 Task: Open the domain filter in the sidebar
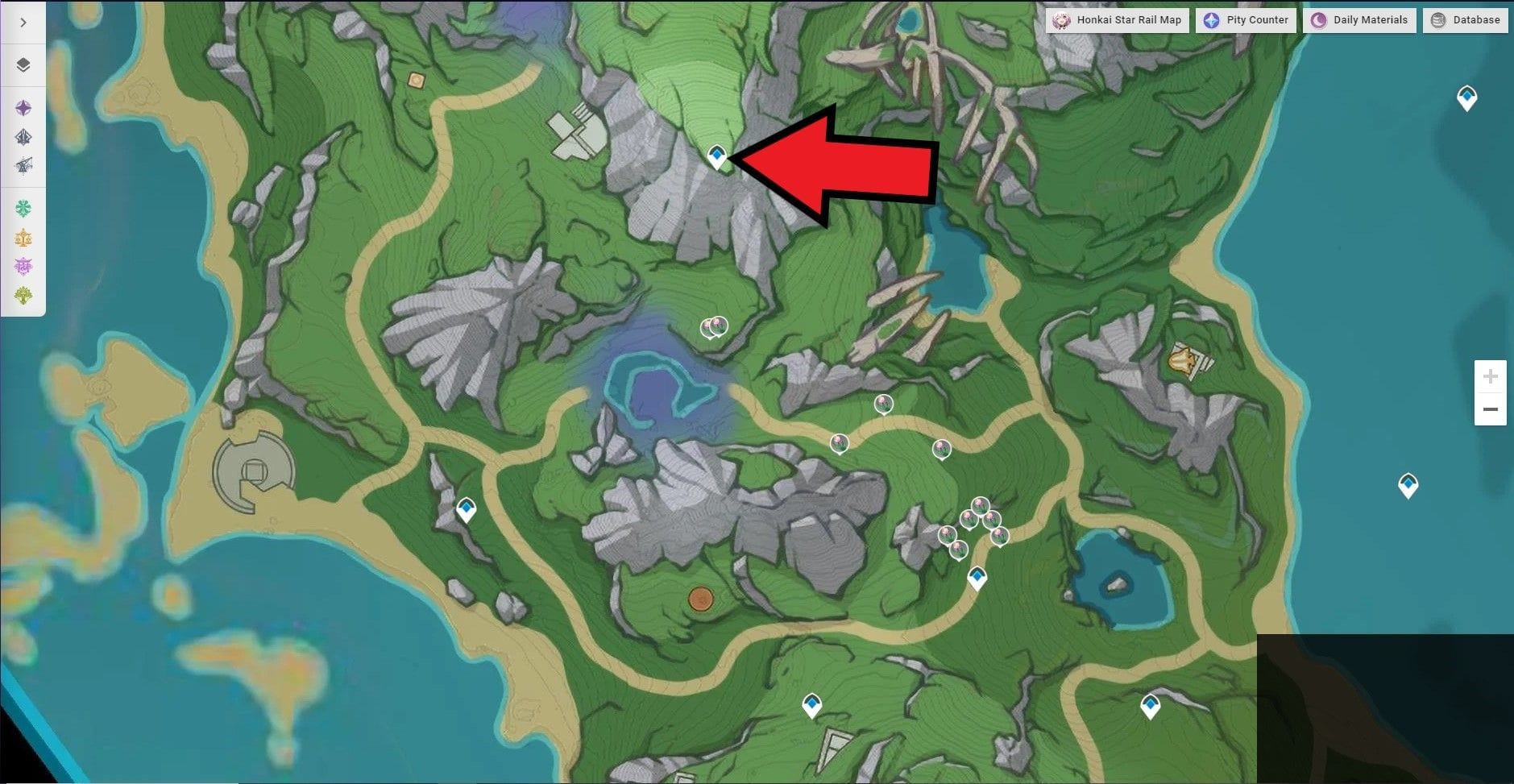23,164
